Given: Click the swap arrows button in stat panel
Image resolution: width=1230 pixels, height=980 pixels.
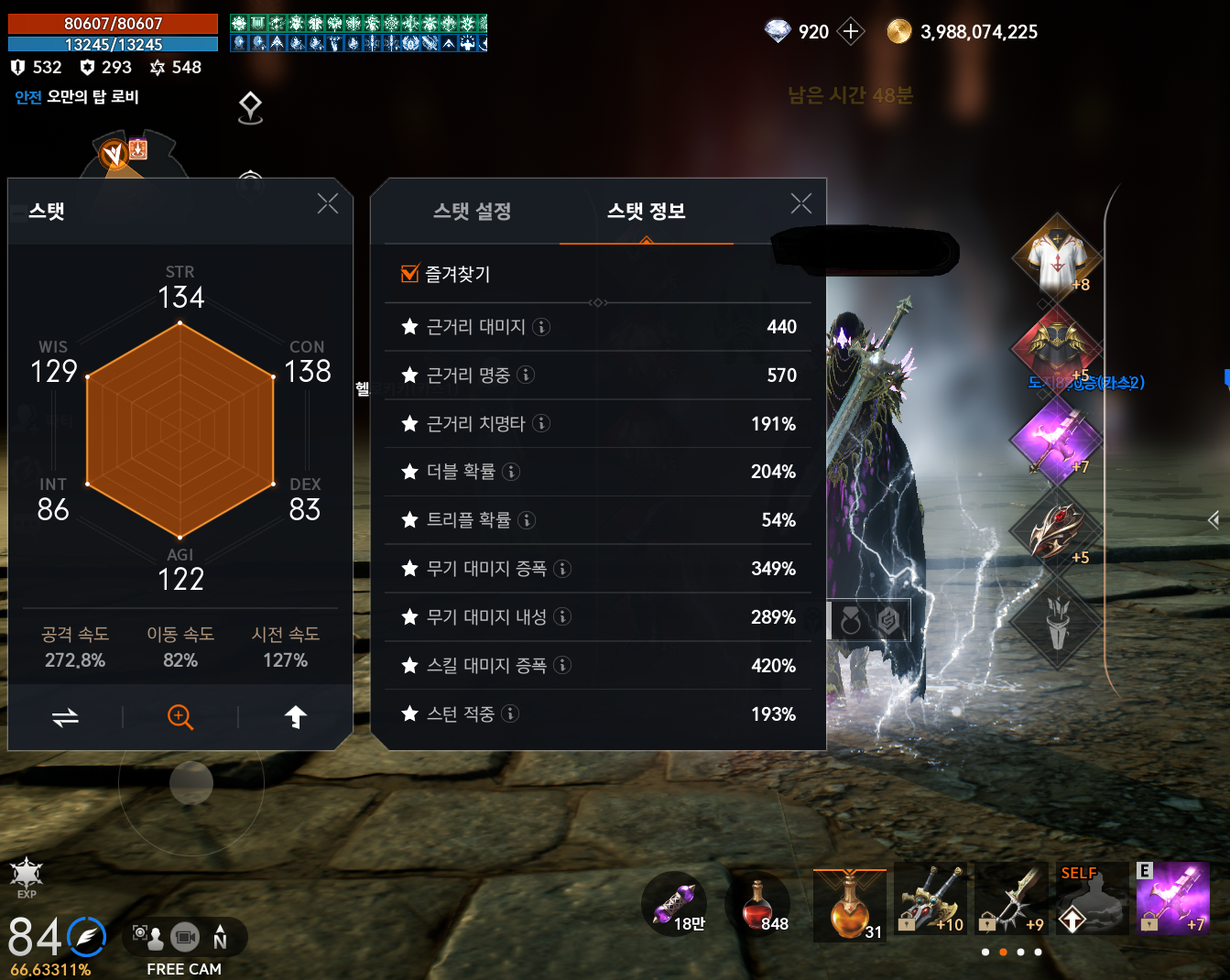Looking at the screenshot, I should [x=65, y=717].
